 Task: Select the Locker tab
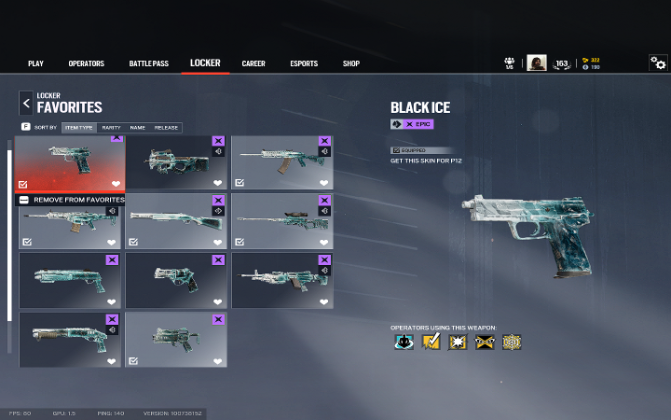click(205, 64)
